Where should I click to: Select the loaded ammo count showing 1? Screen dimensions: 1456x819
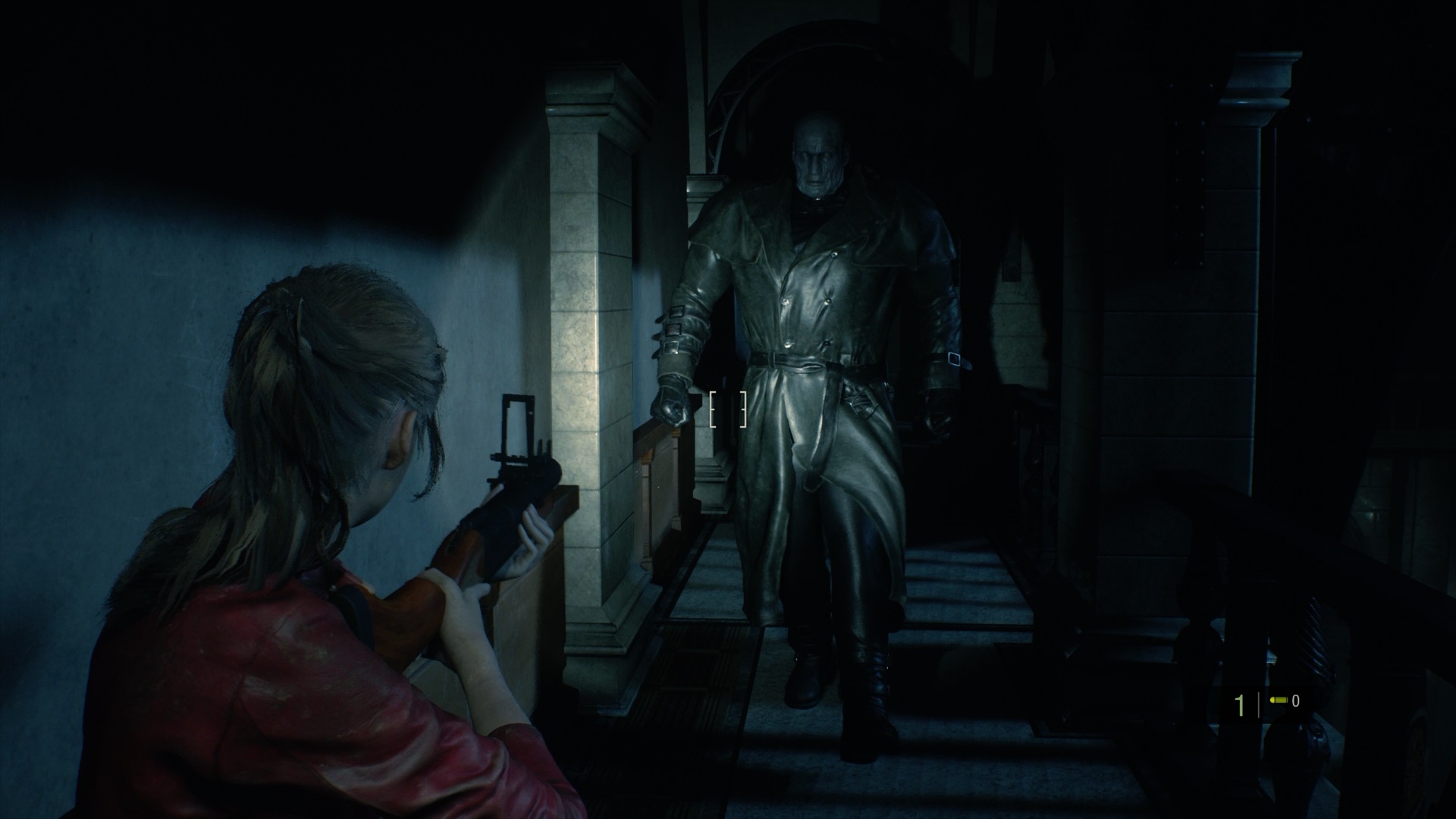click(1240, 705)
